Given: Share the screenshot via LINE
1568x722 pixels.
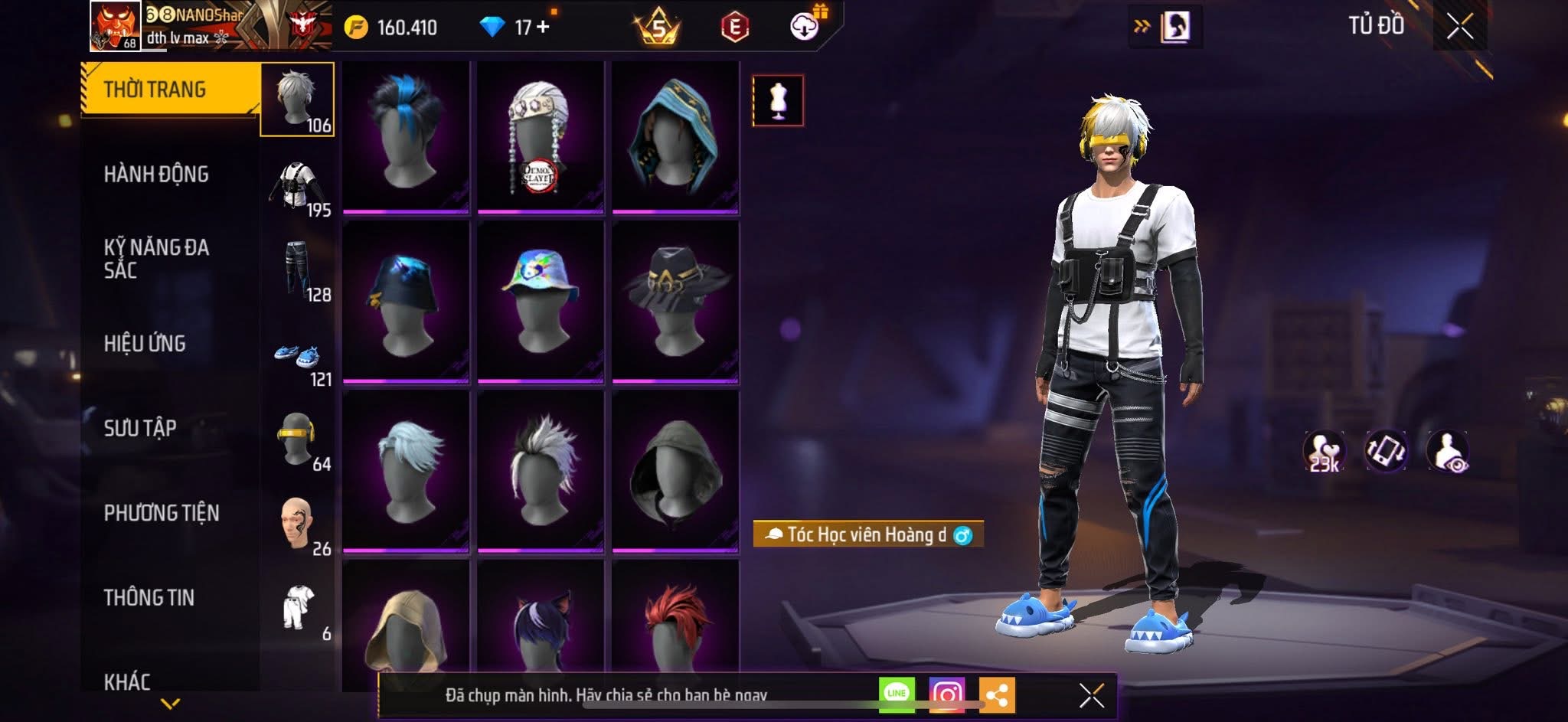Looking at the screenshot, I should [897, 694].
